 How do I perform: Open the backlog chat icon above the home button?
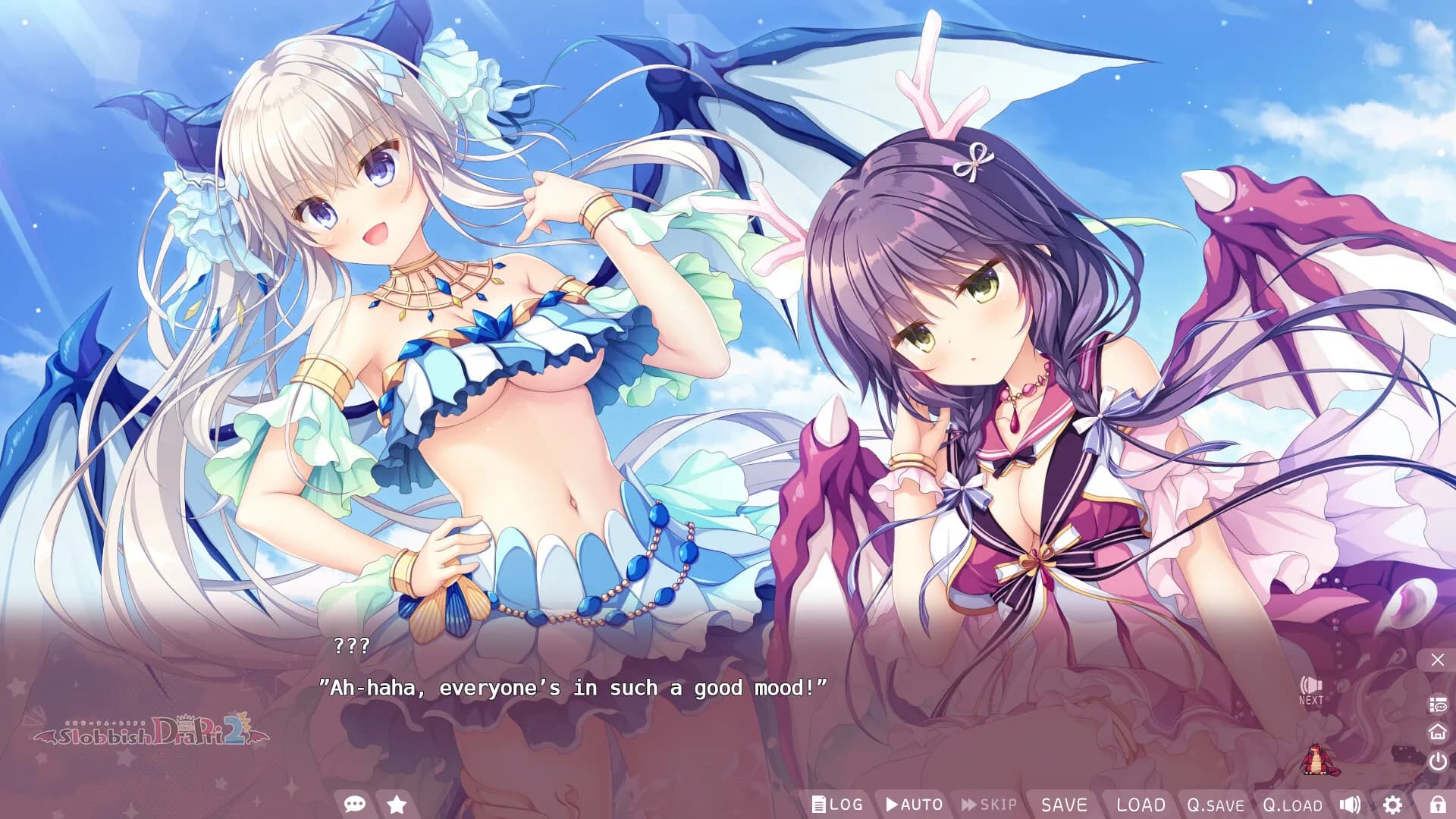pos(1437,704)
